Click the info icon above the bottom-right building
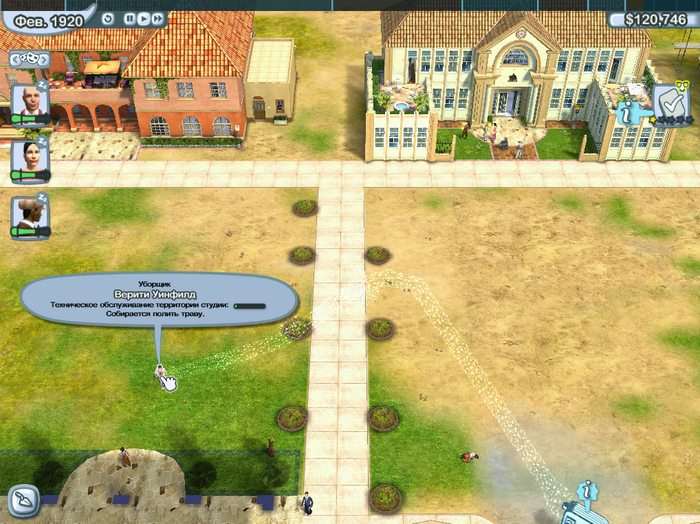 tap(589, 490)
